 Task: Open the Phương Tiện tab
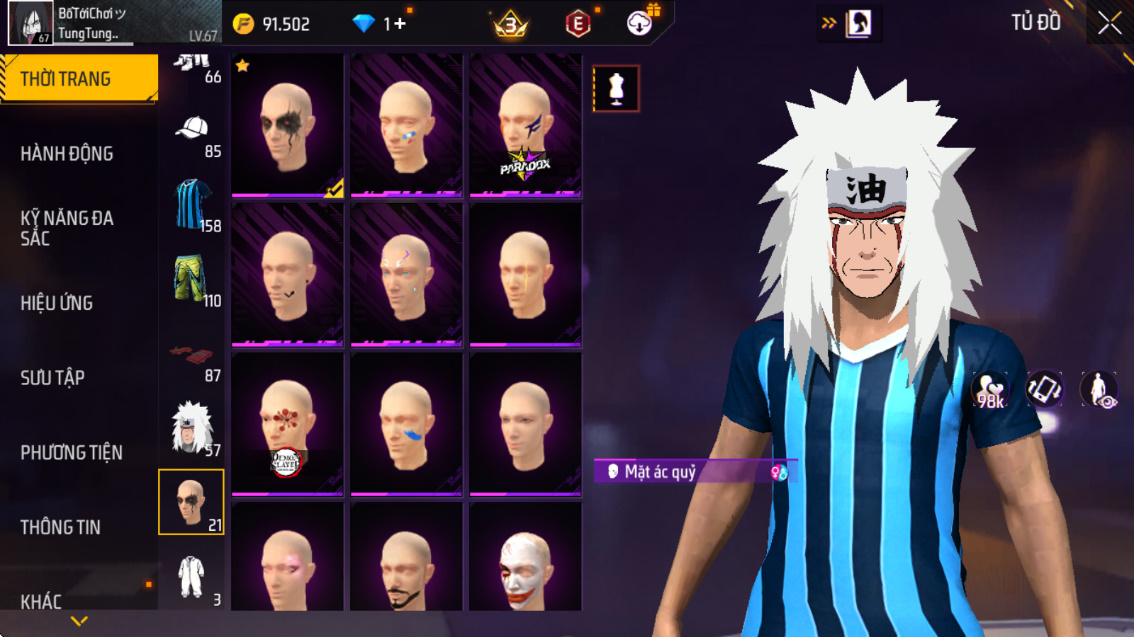coord(72,452)
